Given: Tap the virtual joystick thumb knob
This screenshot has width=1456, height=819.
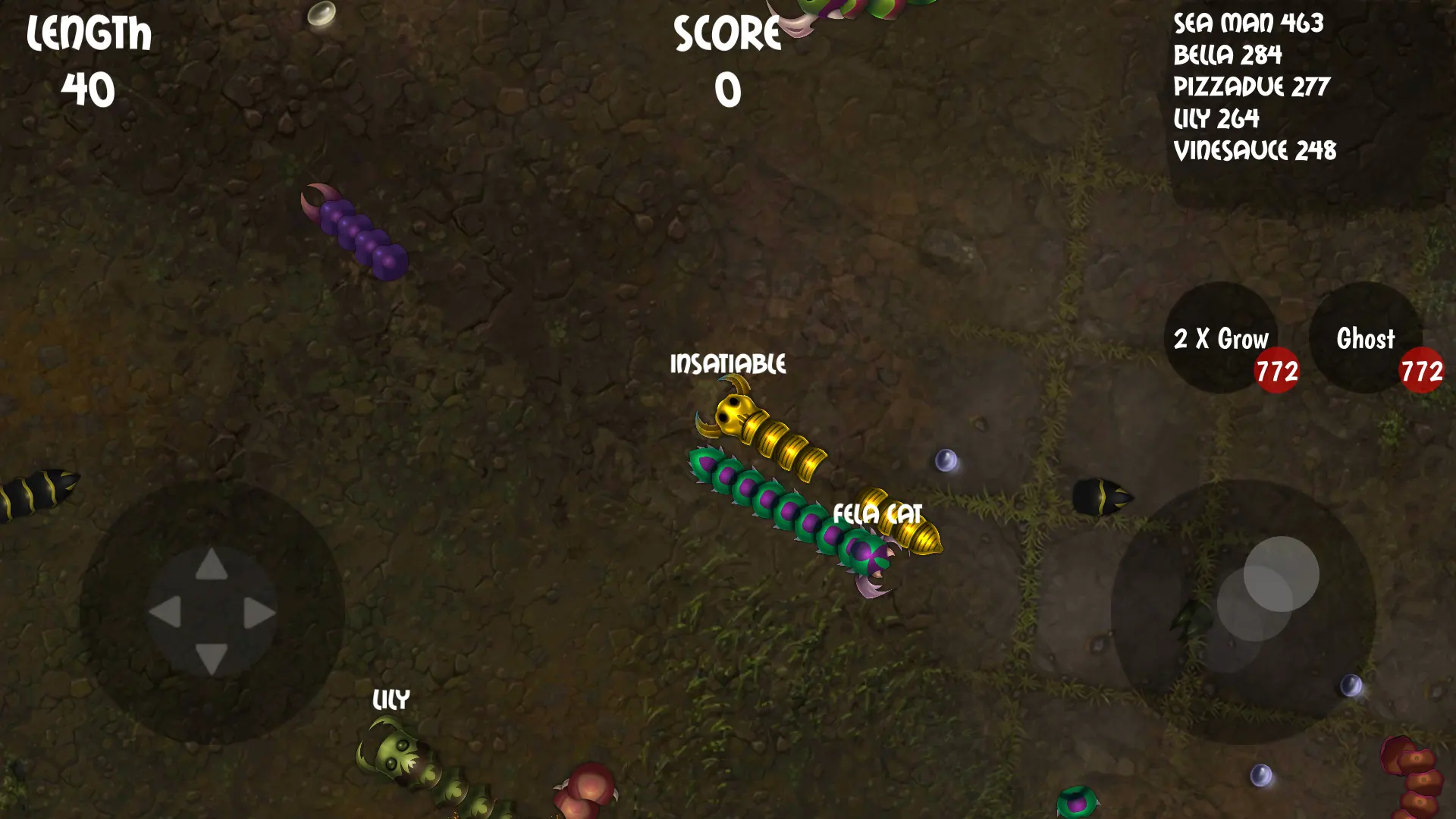Looking at the screenshot, I should pos(1281,574).
